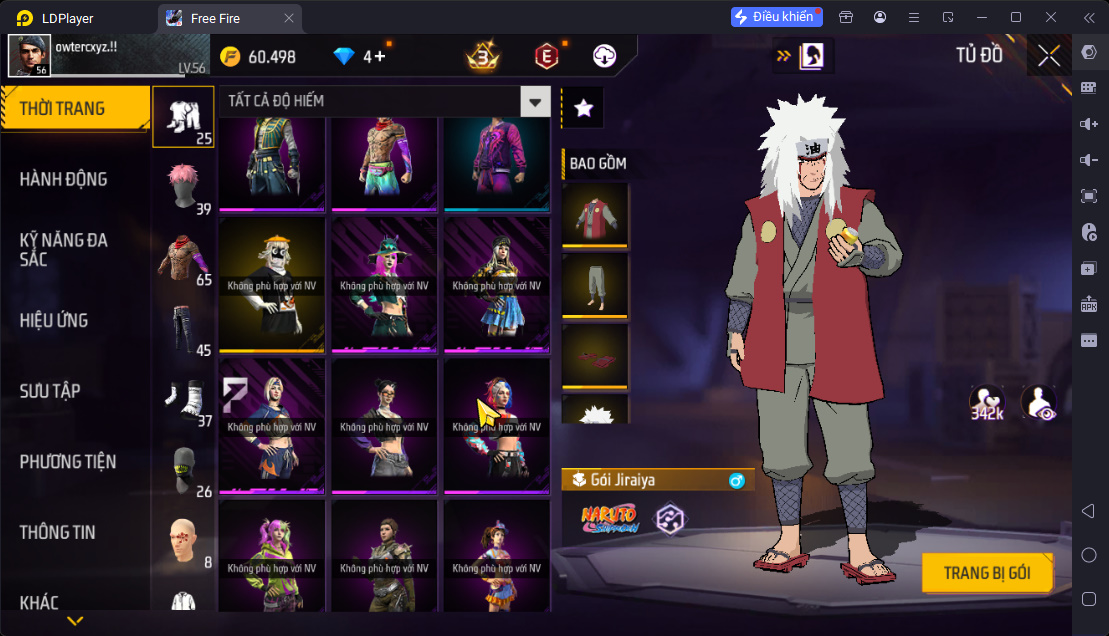The width and height of the screenshot is (1109, 636).
Task: Open the player profile avatar
Action: [30, 56]
